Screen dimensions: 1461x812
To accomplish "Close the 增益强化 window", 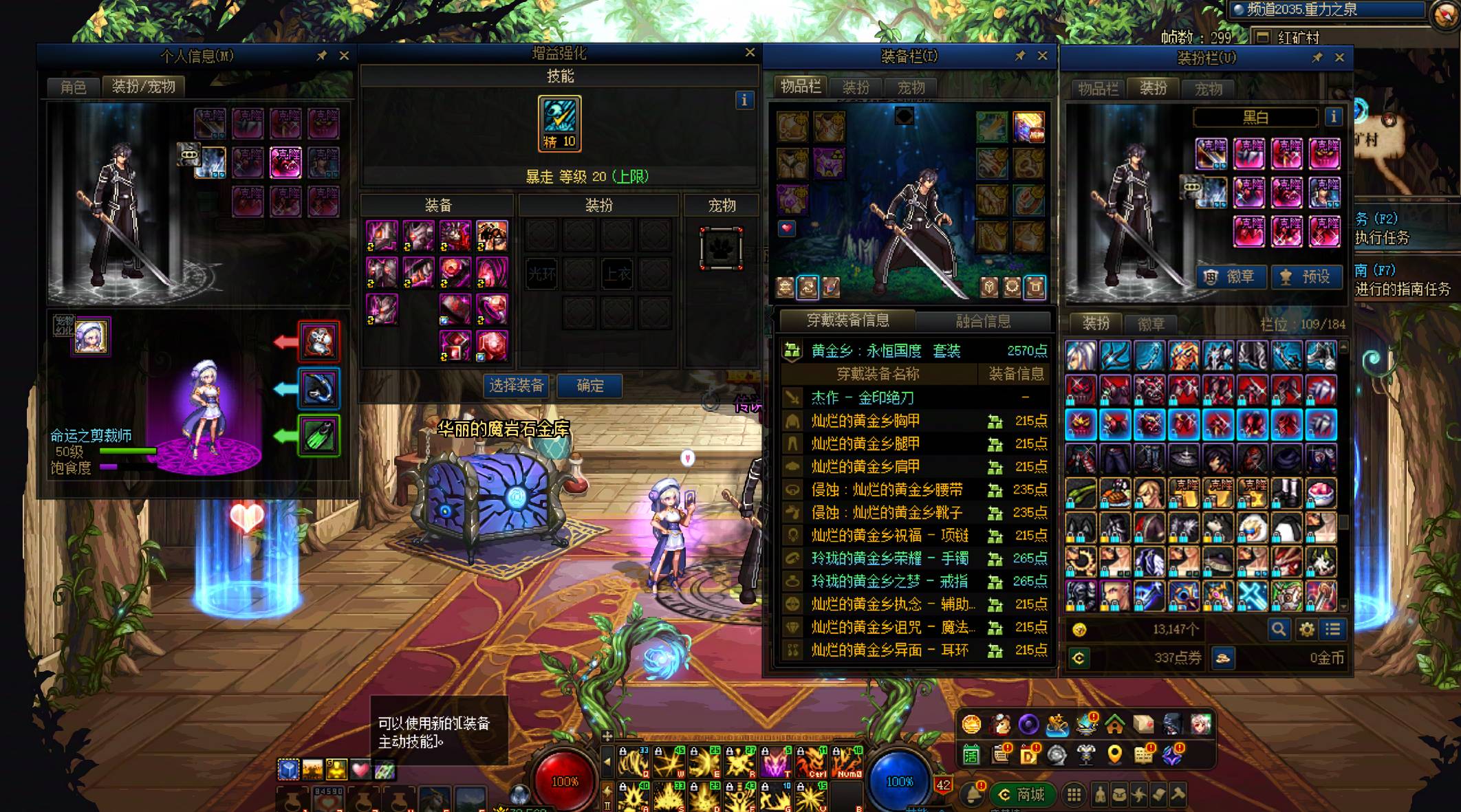I will point(750,53).
